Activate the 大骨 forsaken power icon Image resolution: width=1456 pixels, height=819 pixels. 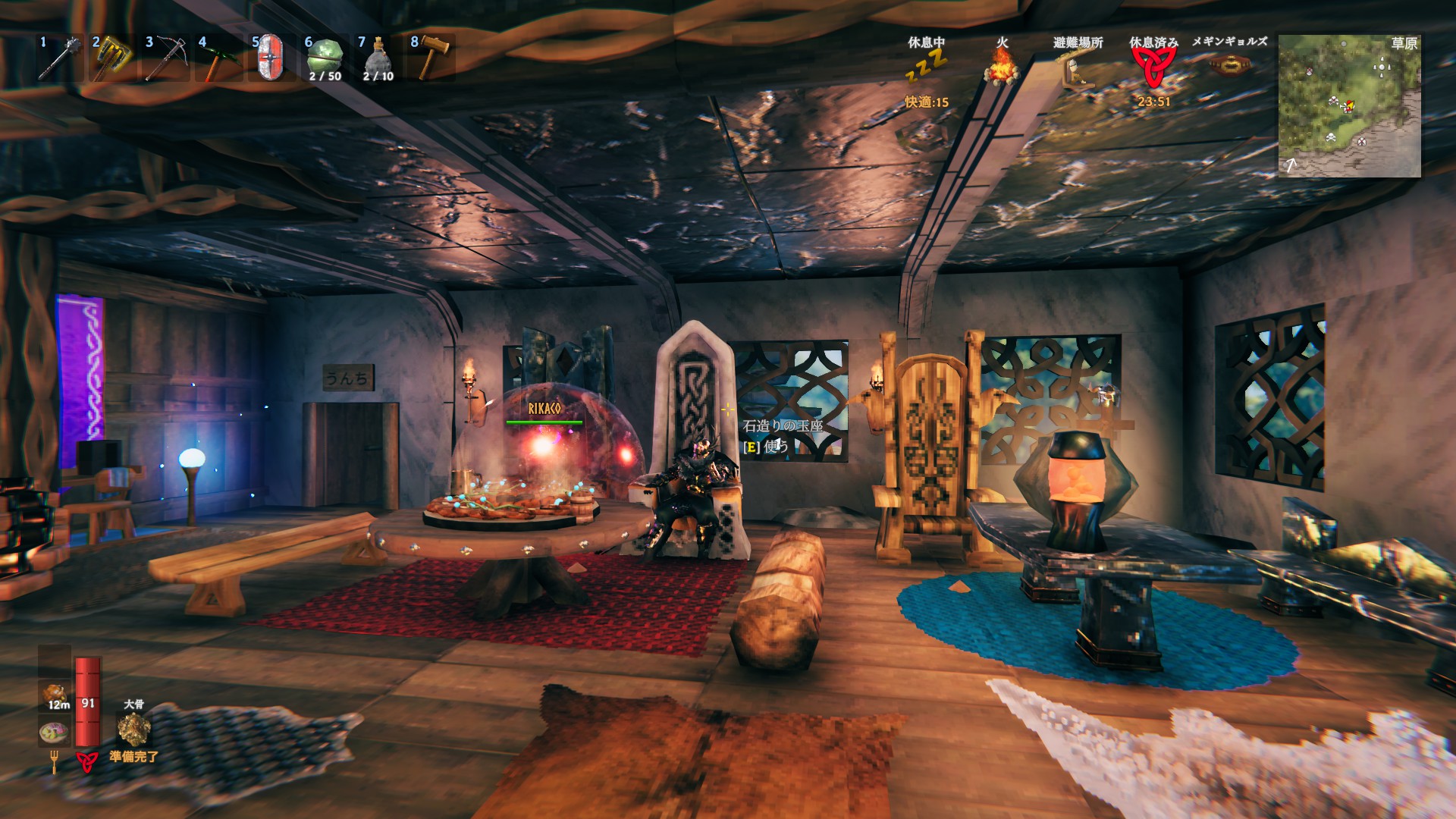(133, 729)
